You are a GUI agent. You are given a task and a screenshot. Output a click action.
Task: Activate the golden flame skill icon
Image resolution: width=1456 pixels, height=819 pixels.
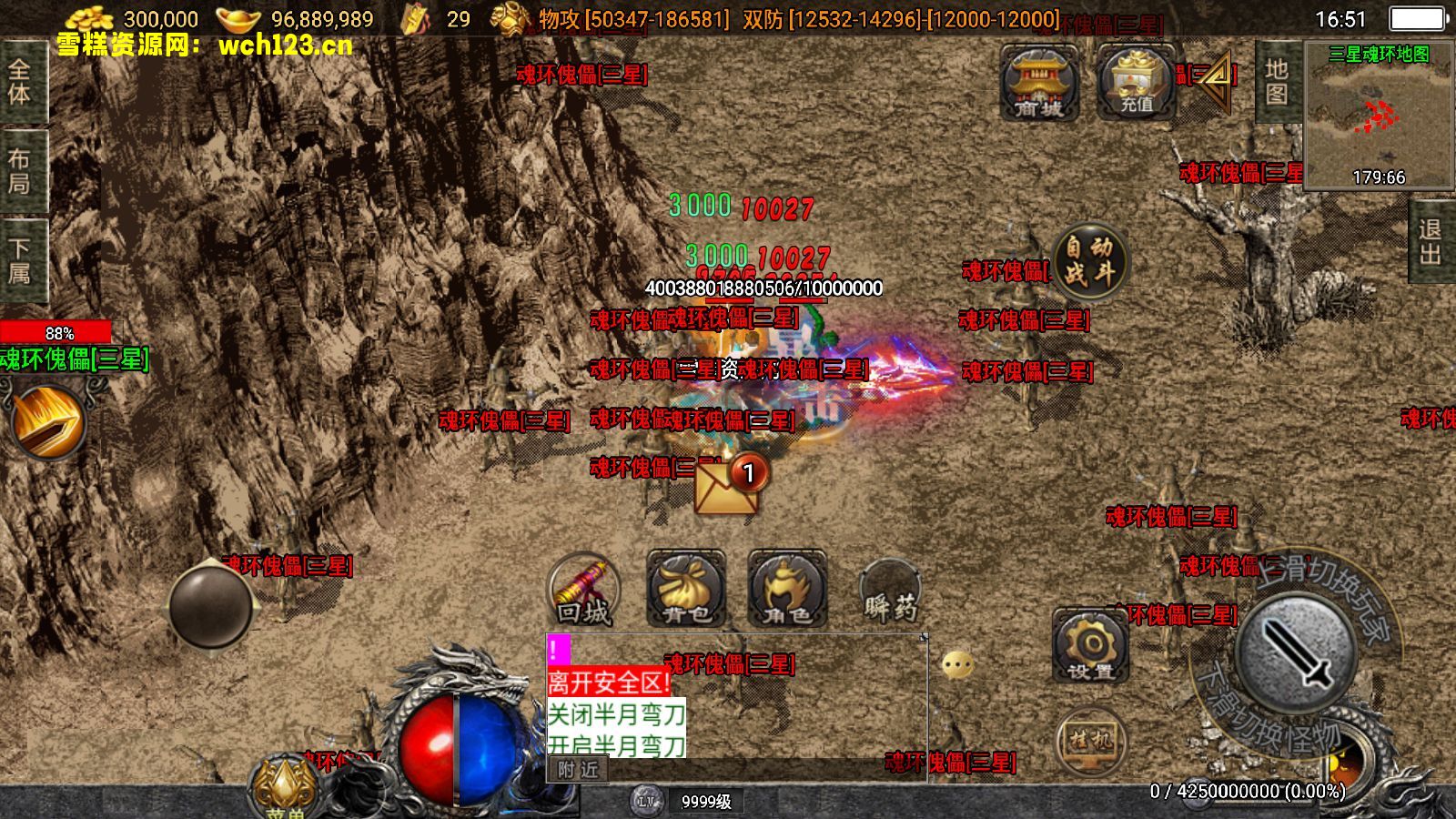tap(48, 420)
